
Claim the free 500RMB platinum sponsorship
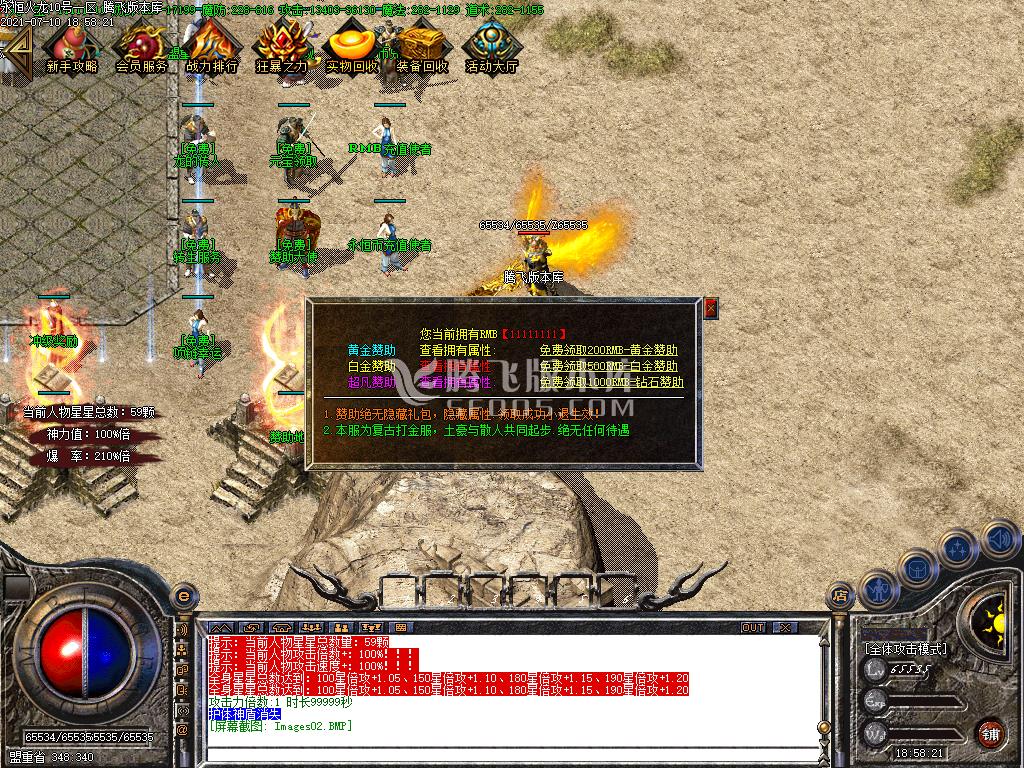tap(608, 367)
